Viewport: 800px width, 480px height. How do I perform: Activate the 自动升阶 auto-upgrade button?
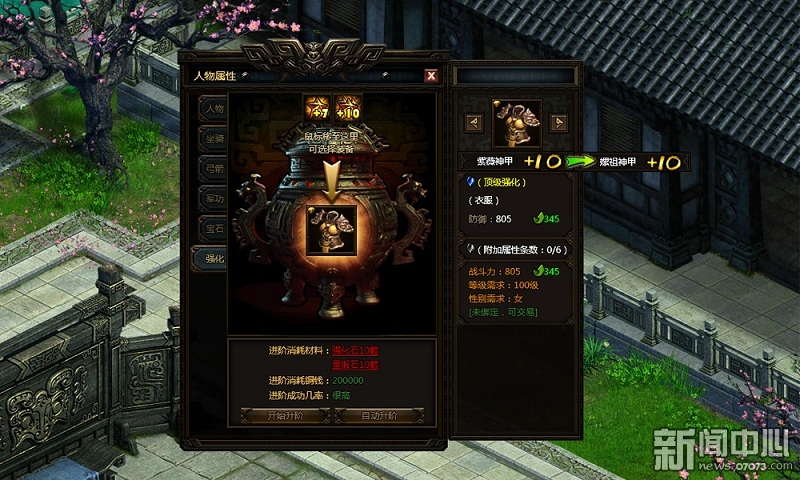click(x=378, y=415)
